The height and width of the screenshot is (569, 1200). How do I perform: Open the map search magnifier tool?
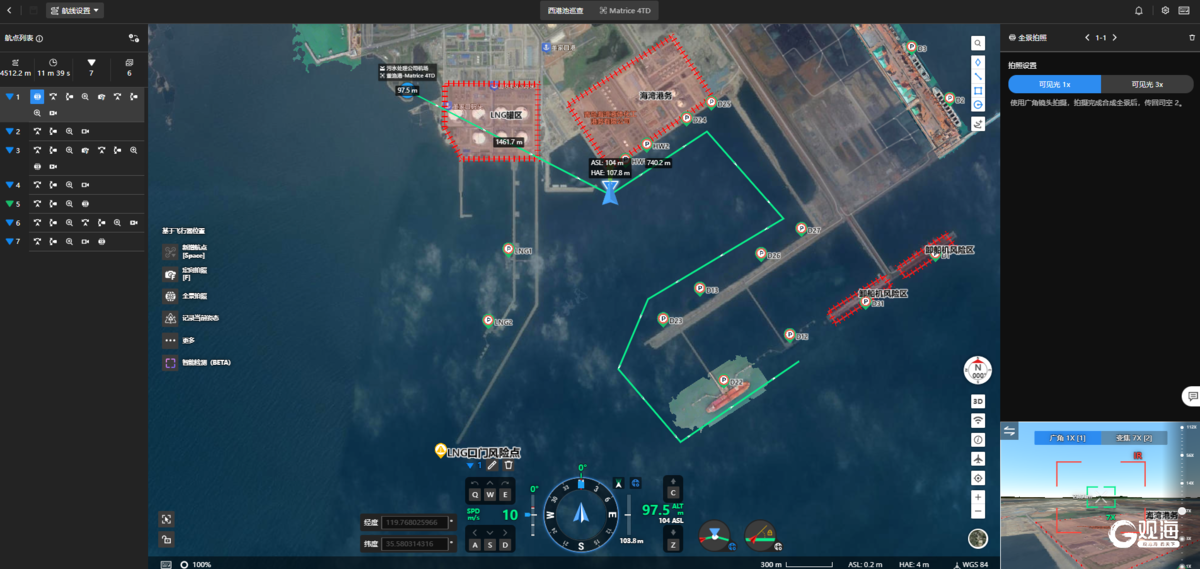tap(979, 44)
